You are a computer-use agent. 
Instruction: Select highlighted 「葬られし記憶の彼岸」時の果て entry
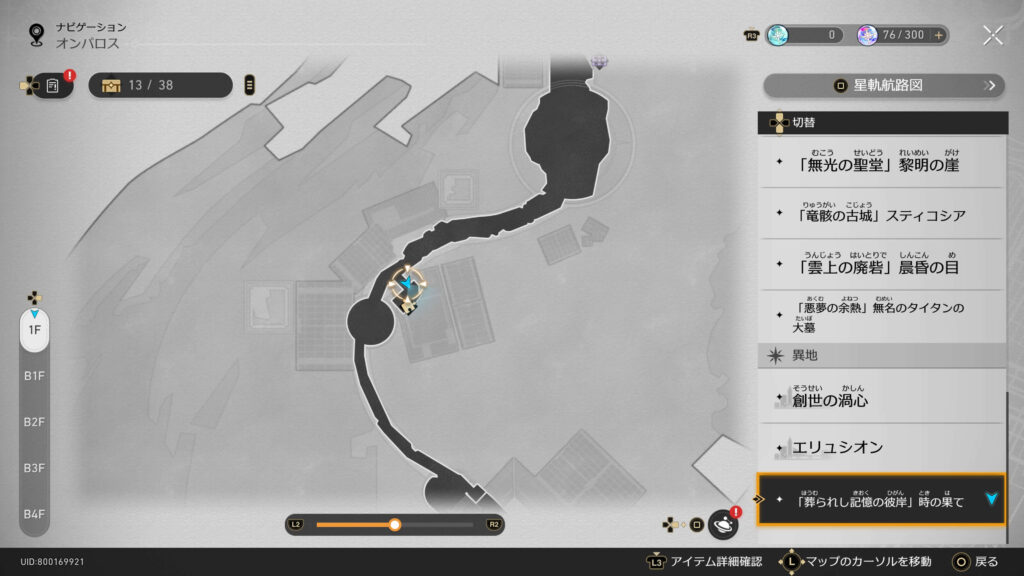[x=880, y=499]
